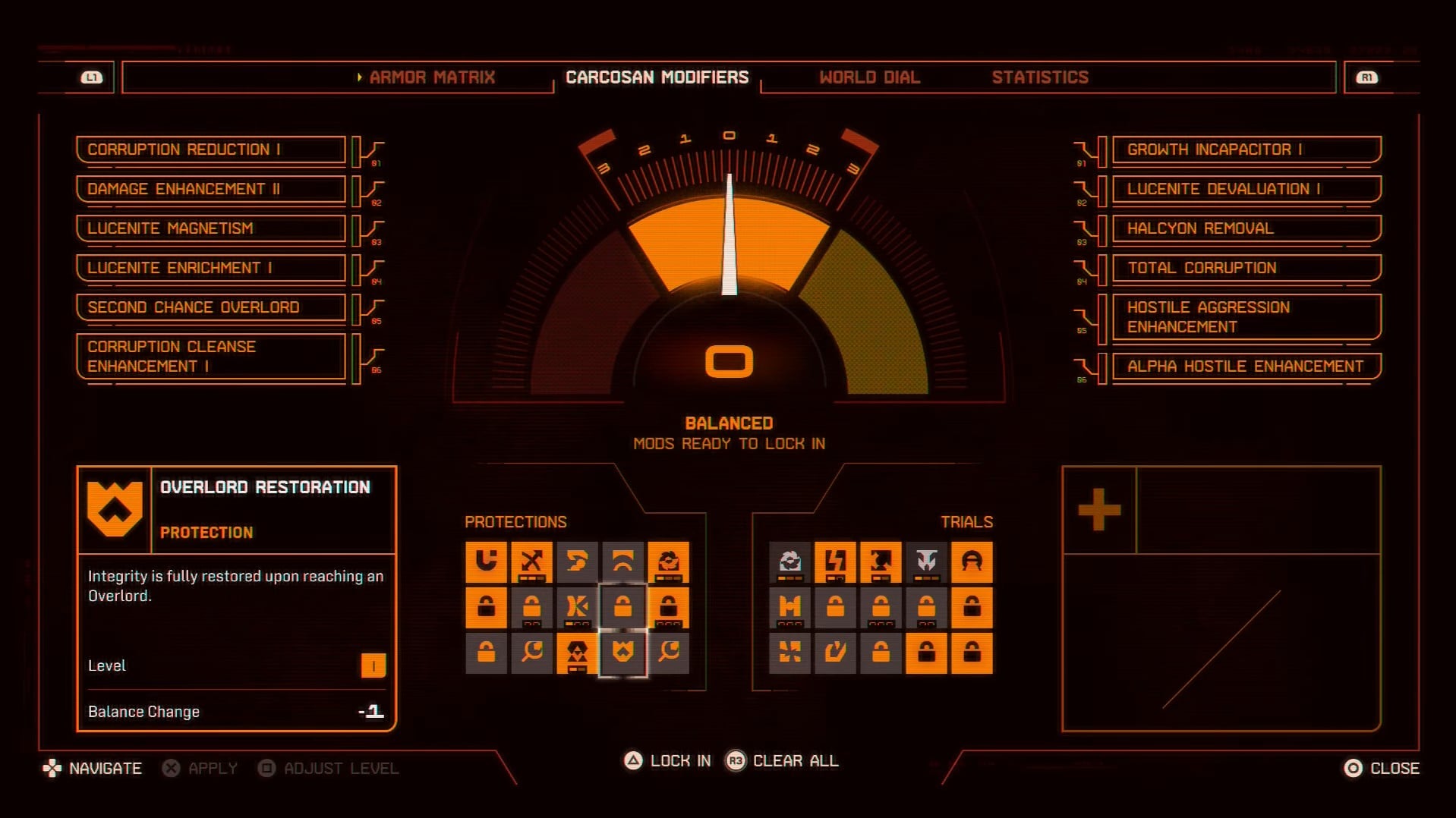Select the Total Corruption trial
Viewport: 1456px width, 818px height.
pyautogui.click(x=1246, y=268)
